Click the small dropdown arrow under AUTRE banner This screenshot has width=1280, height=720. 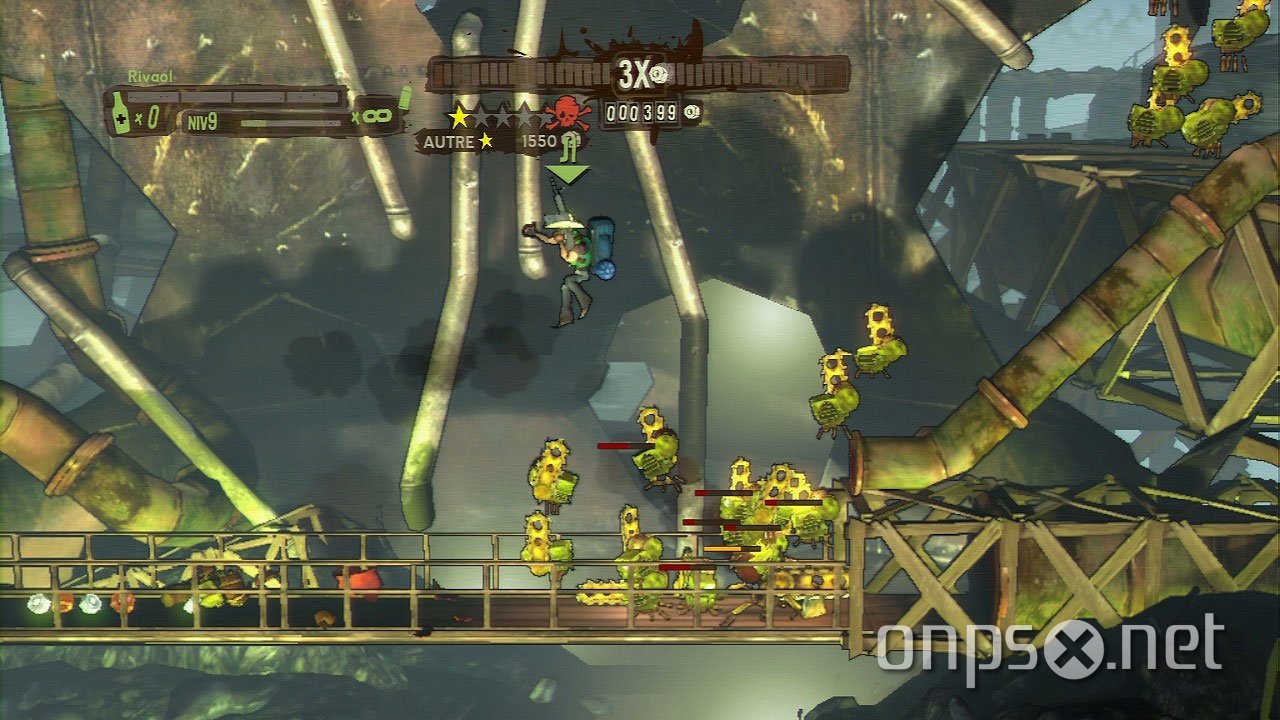pyautogui.click(x=566, y=173)
